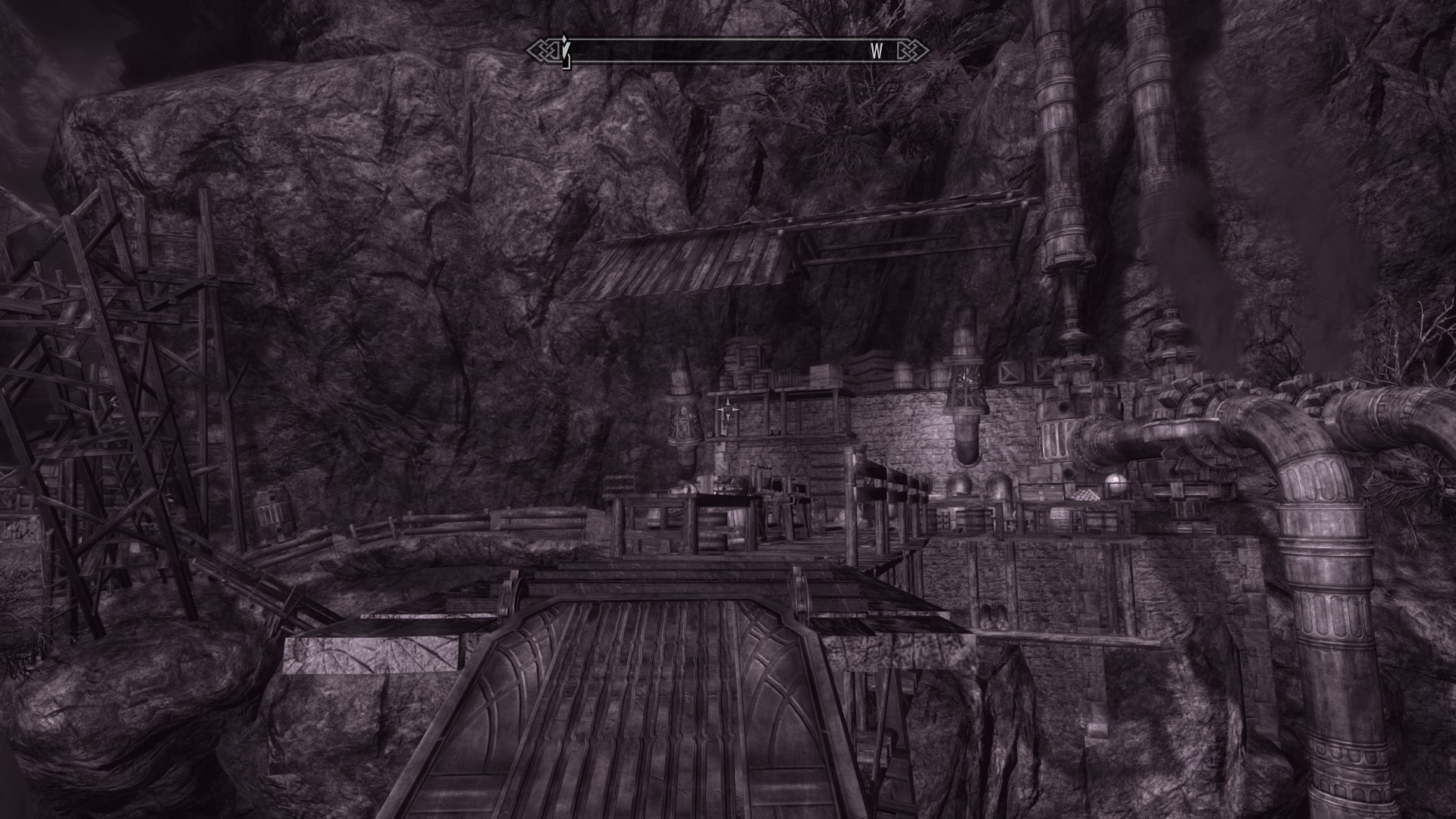Viewport: 1456px width, 819px height.
Task: Select the W heading on the compass
Action: tap(877, 51)
